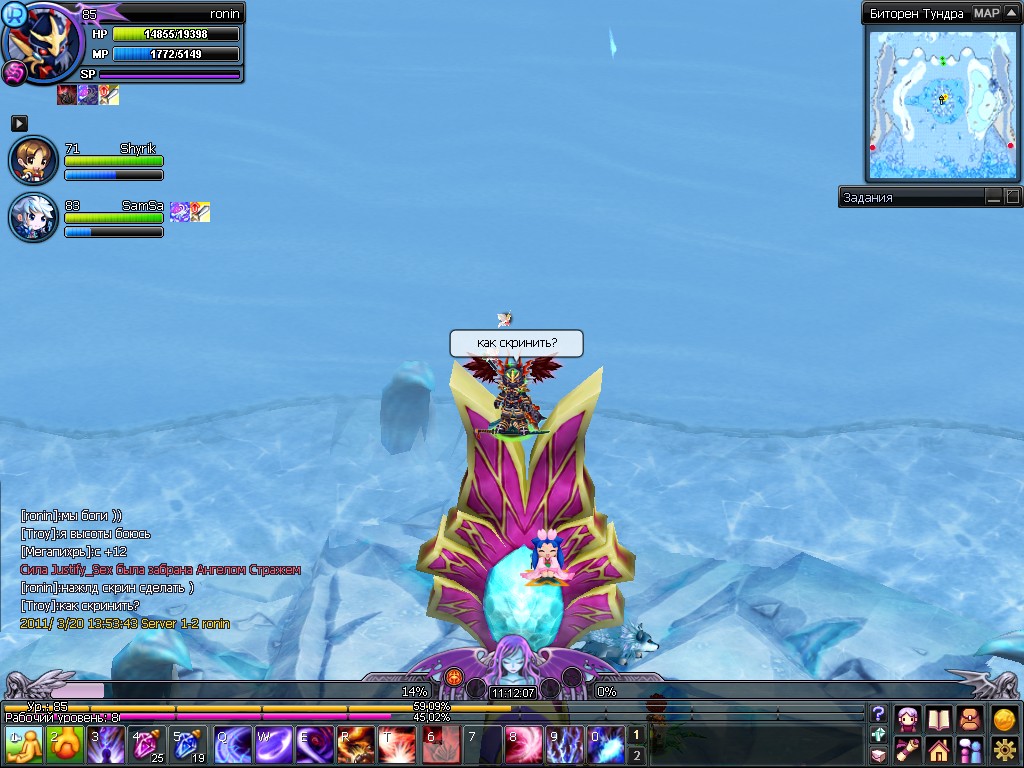Select party member SamSa's portrait
The width and height of the screenshot is (1024, 768).
pos(33,217)
